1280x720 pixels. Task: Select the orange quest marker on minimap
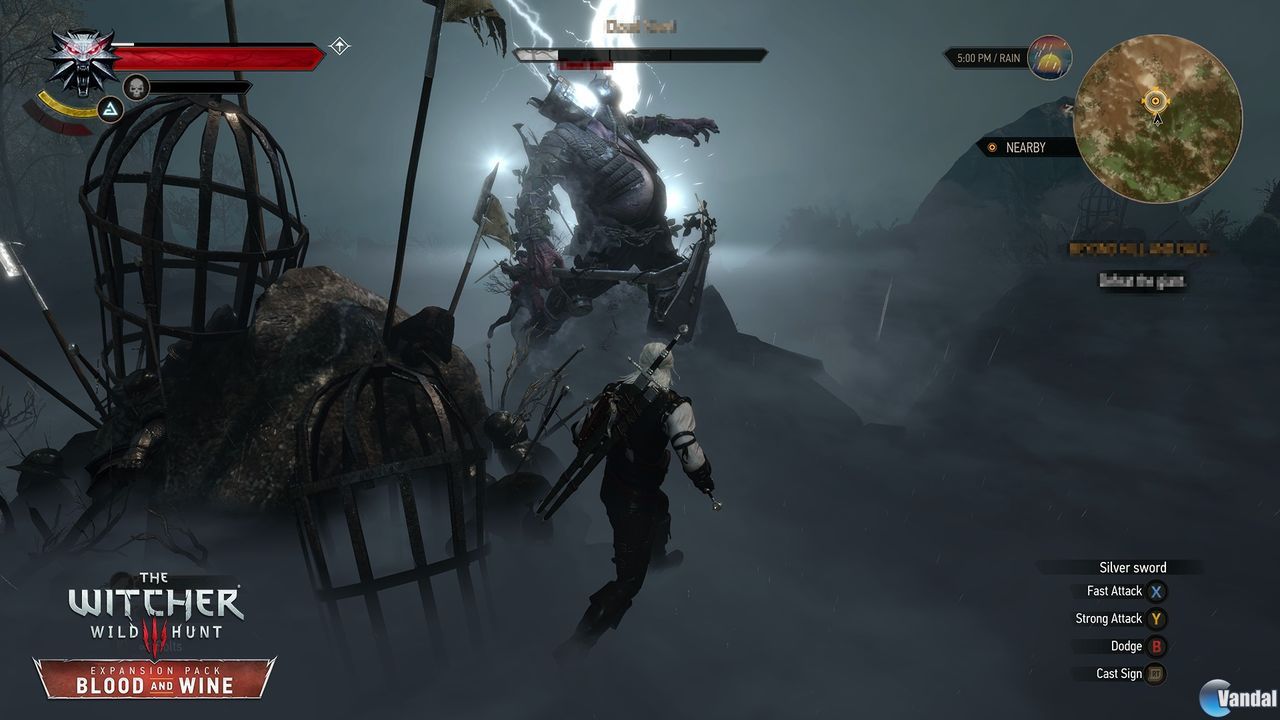point(1156,99)
